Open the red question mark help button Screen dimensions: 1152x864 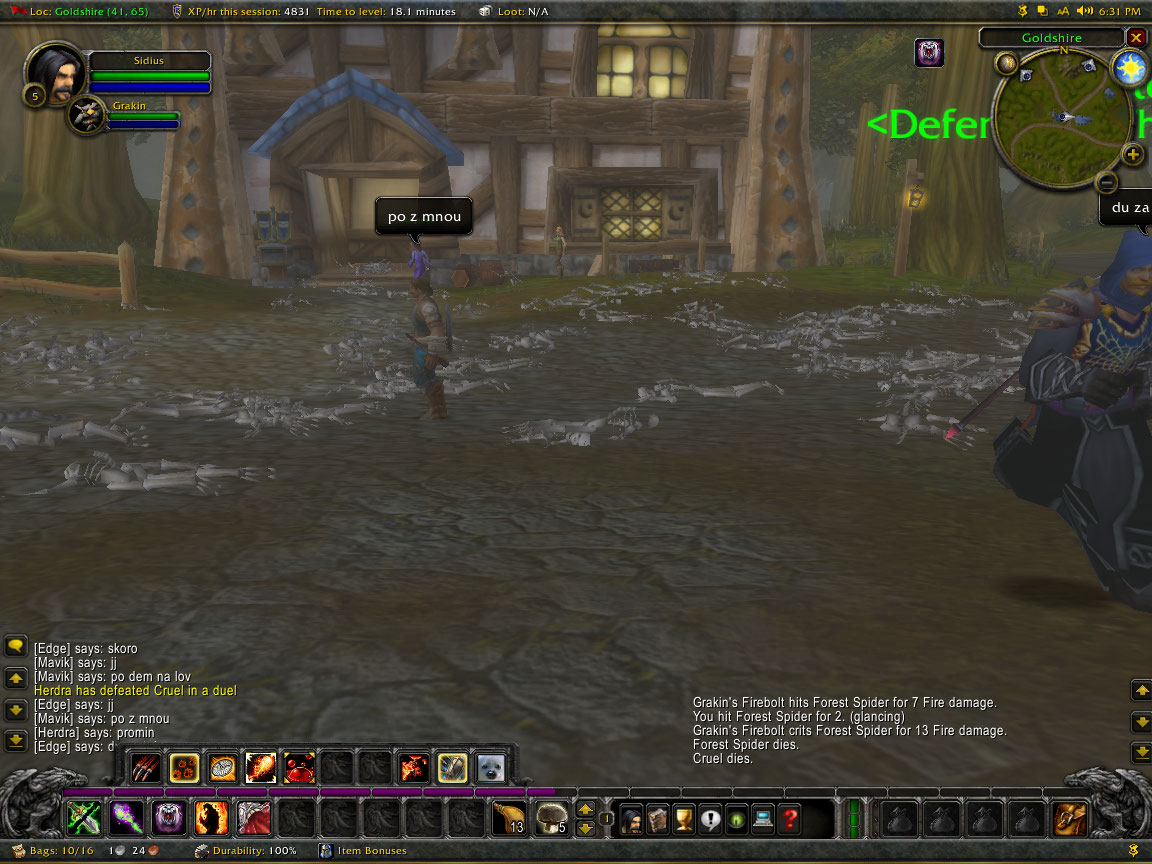pos(790,820)
